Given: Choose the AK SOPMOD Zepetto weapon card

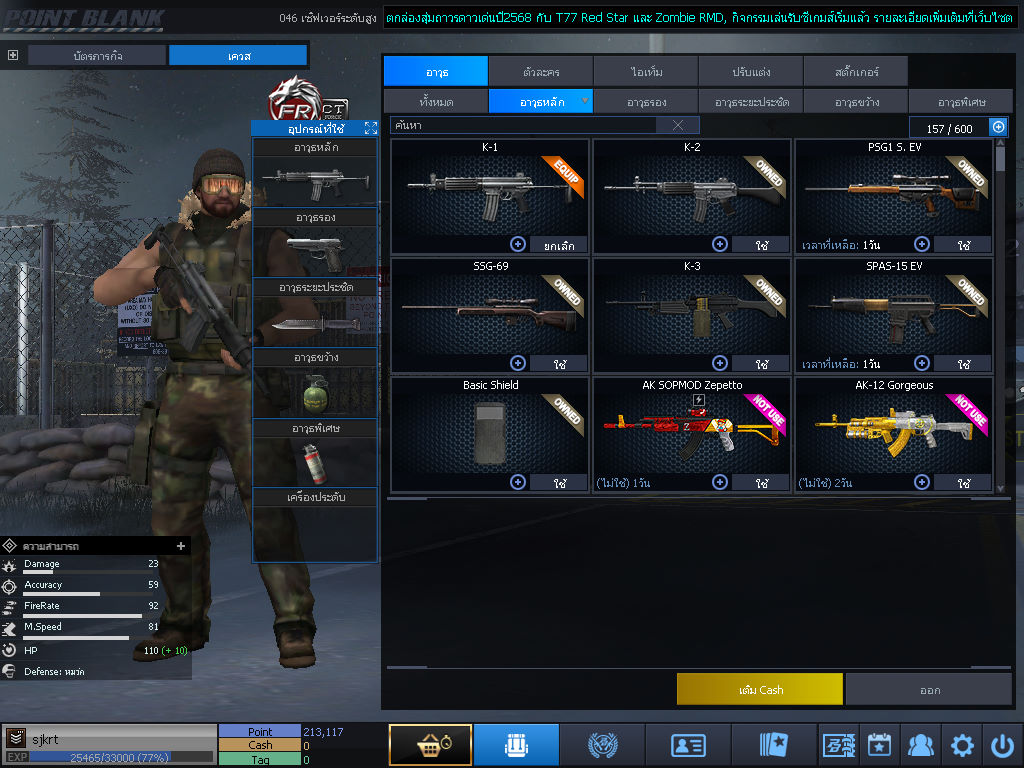Looking at the screenshot, I should click(x=692, y=425).
